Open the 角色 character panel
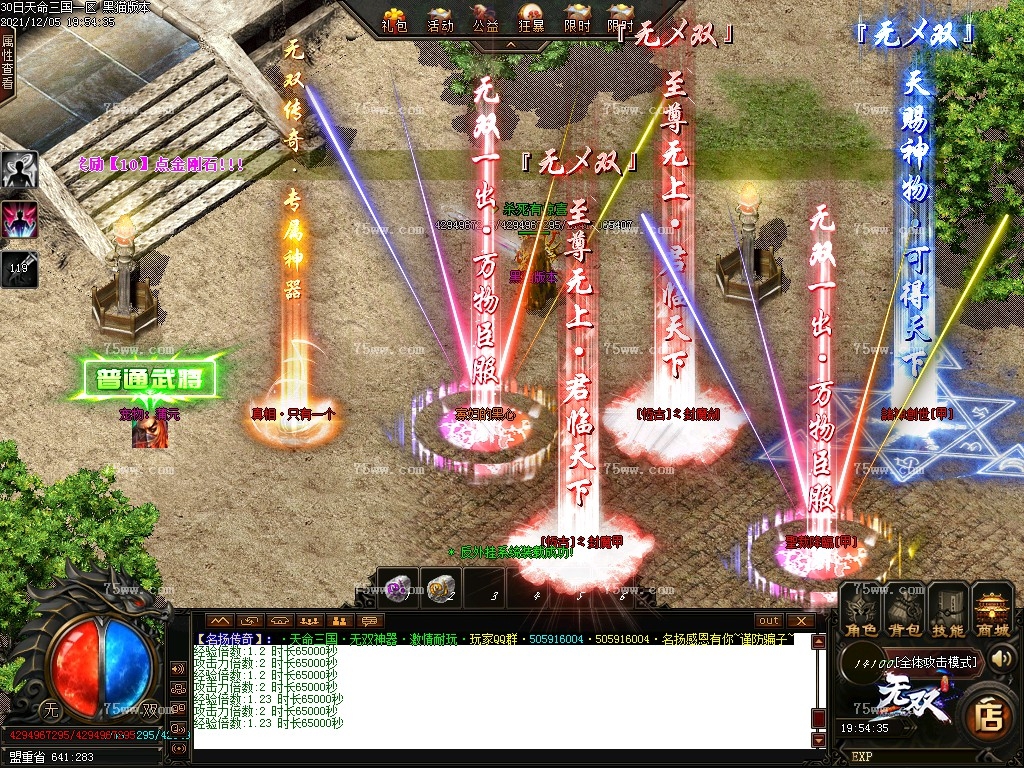1024x768 pixels. [861, 611]
